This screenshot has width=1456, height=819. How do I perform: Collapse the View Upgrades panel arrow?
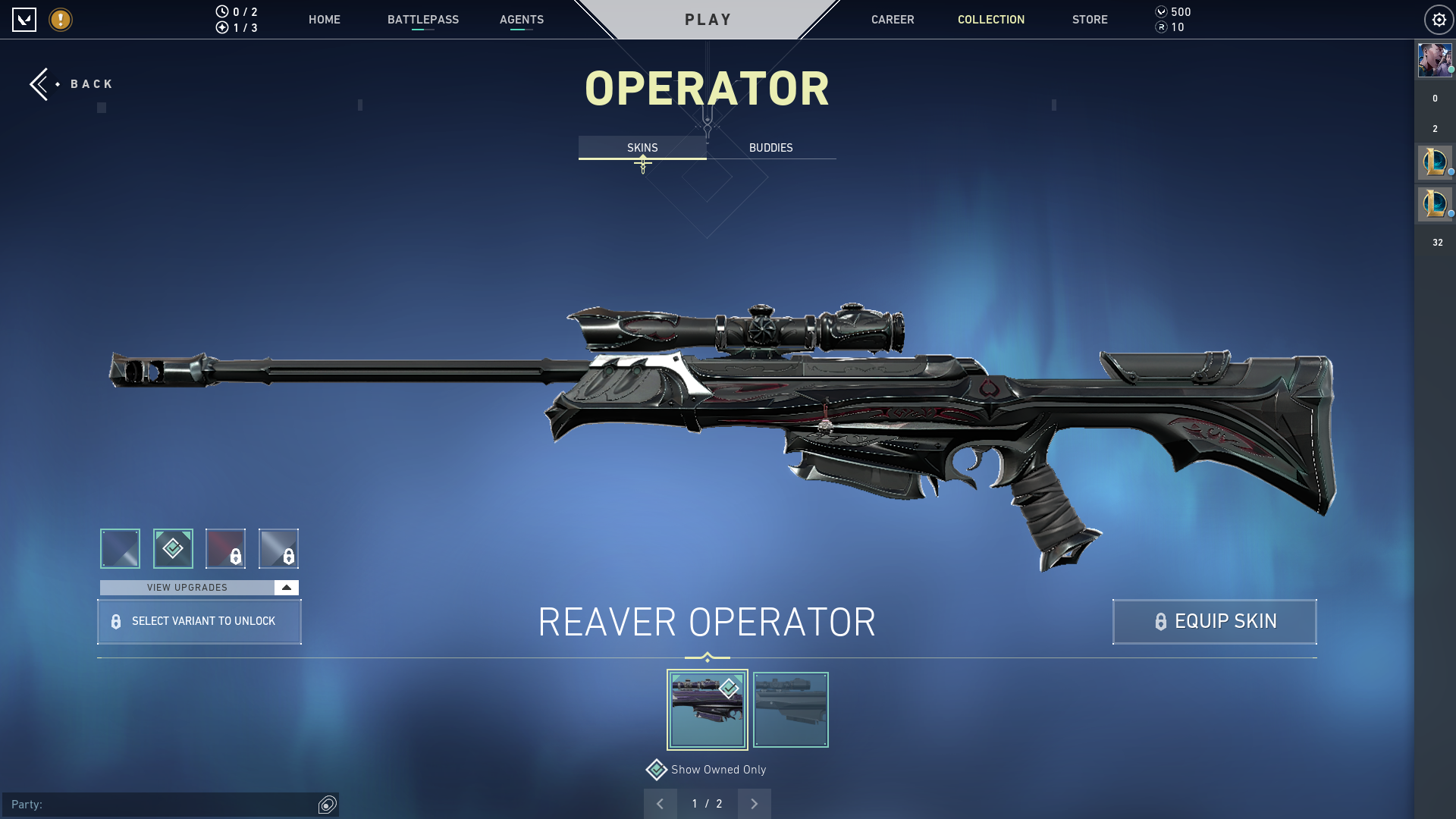[286, 587]
